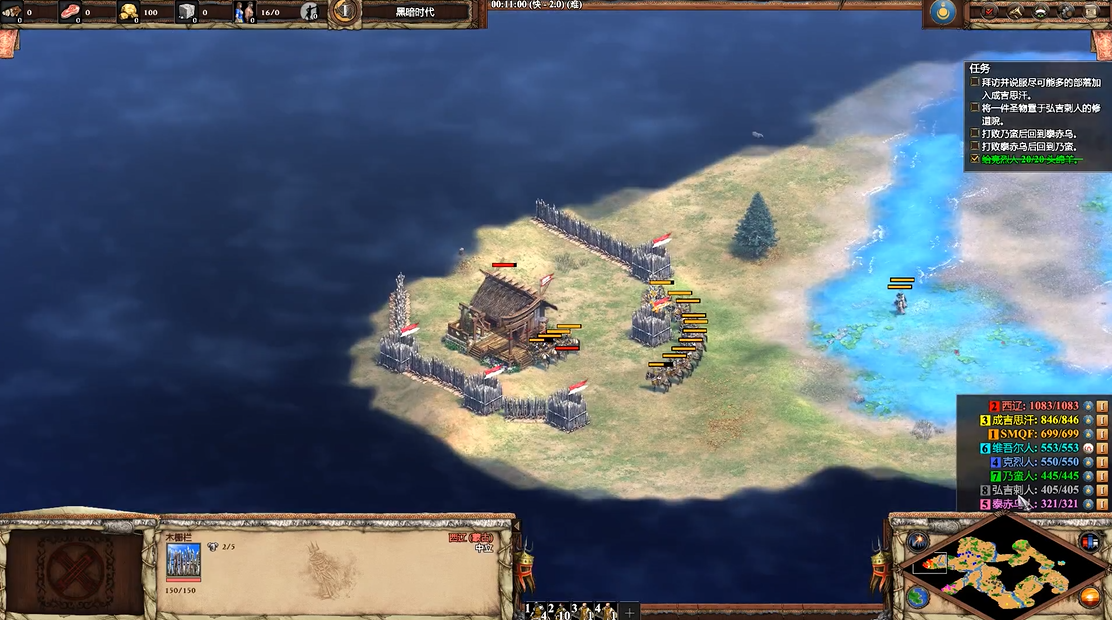Click the idle villager icon in resource bar
The height and width of the screenshot is (620, 1112).
pos(311,12)
